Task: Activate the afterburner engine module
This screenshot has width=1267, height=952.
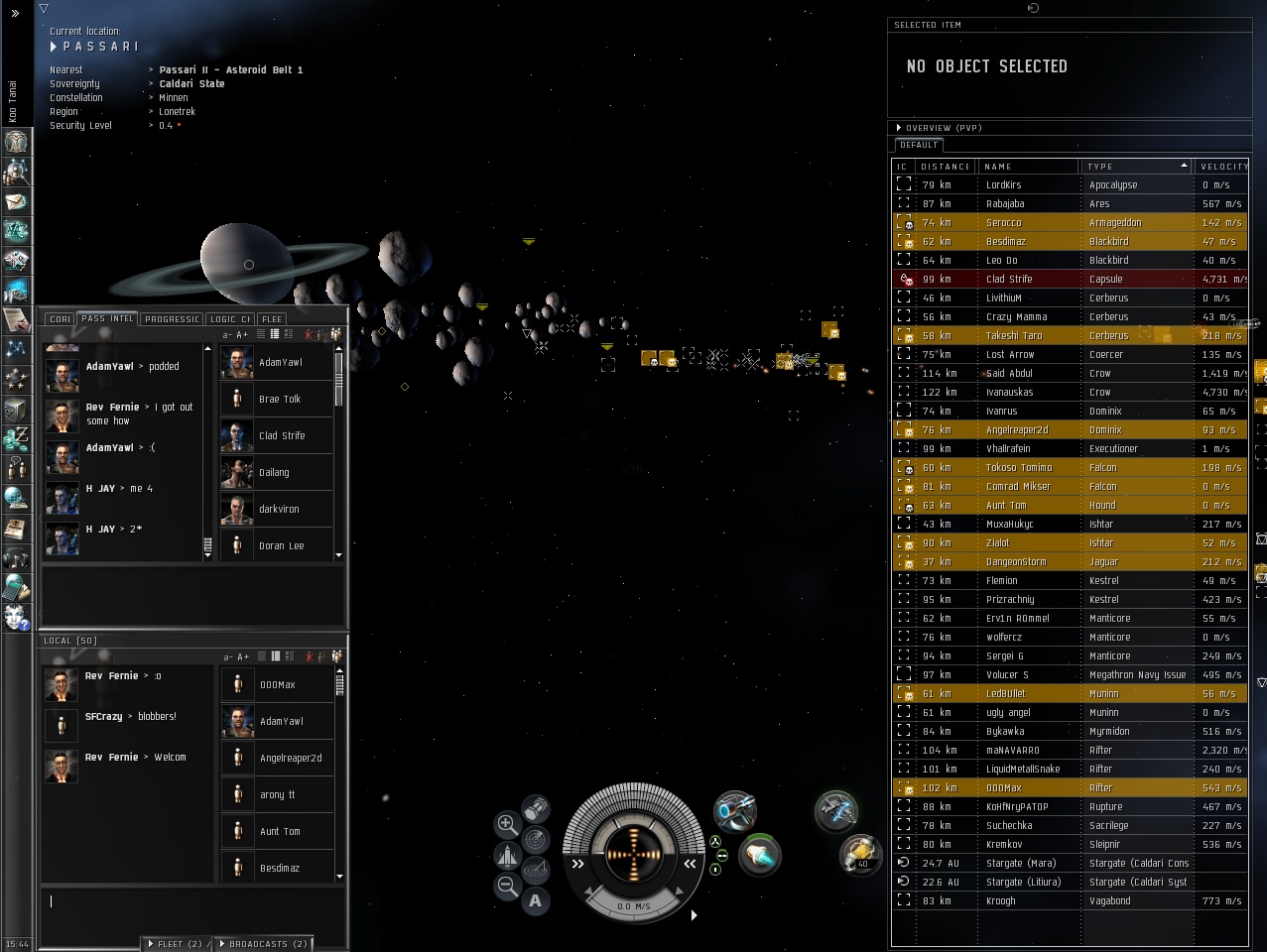Action: pos(761,854)
